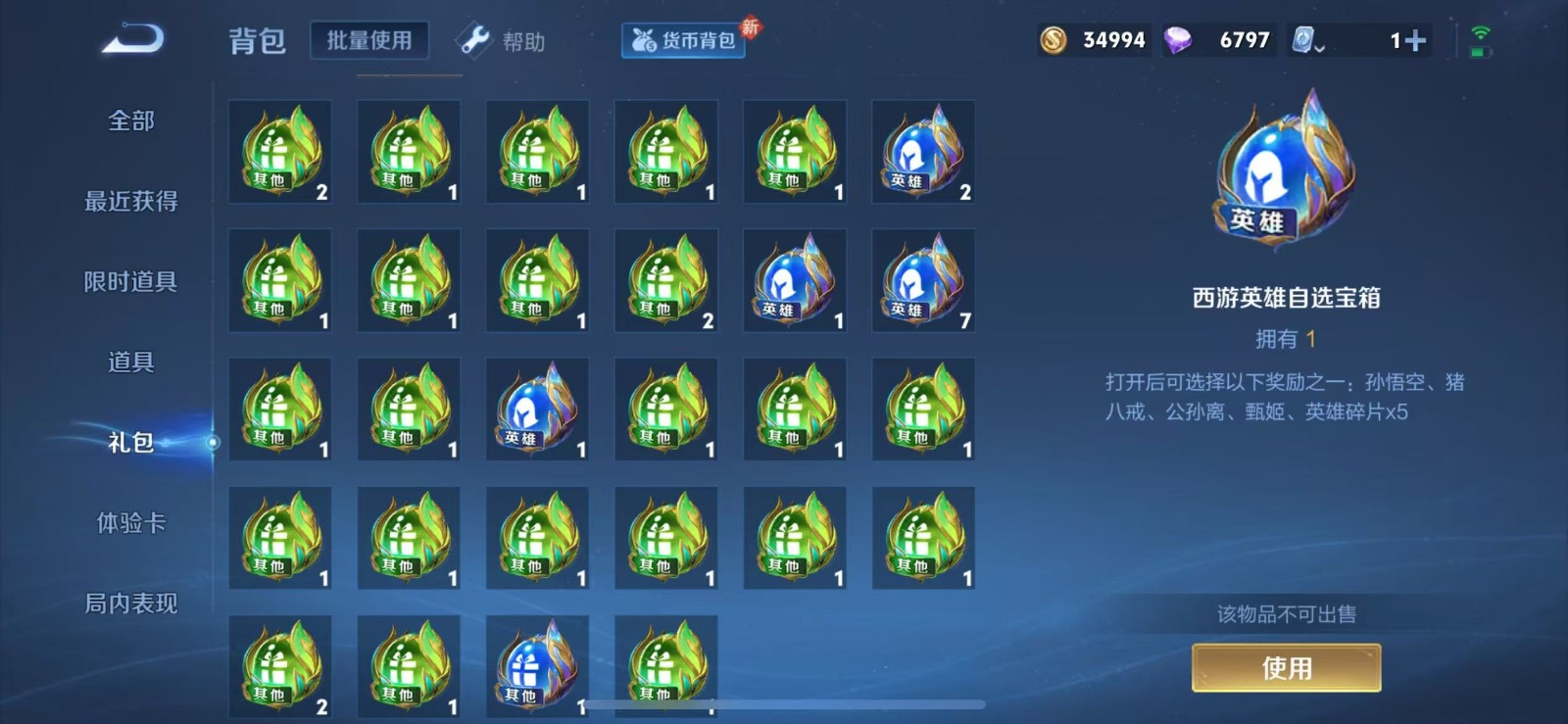
Task: Click the gold coin currency icon
Action: pyautogui.click(x=1053, y=40)
